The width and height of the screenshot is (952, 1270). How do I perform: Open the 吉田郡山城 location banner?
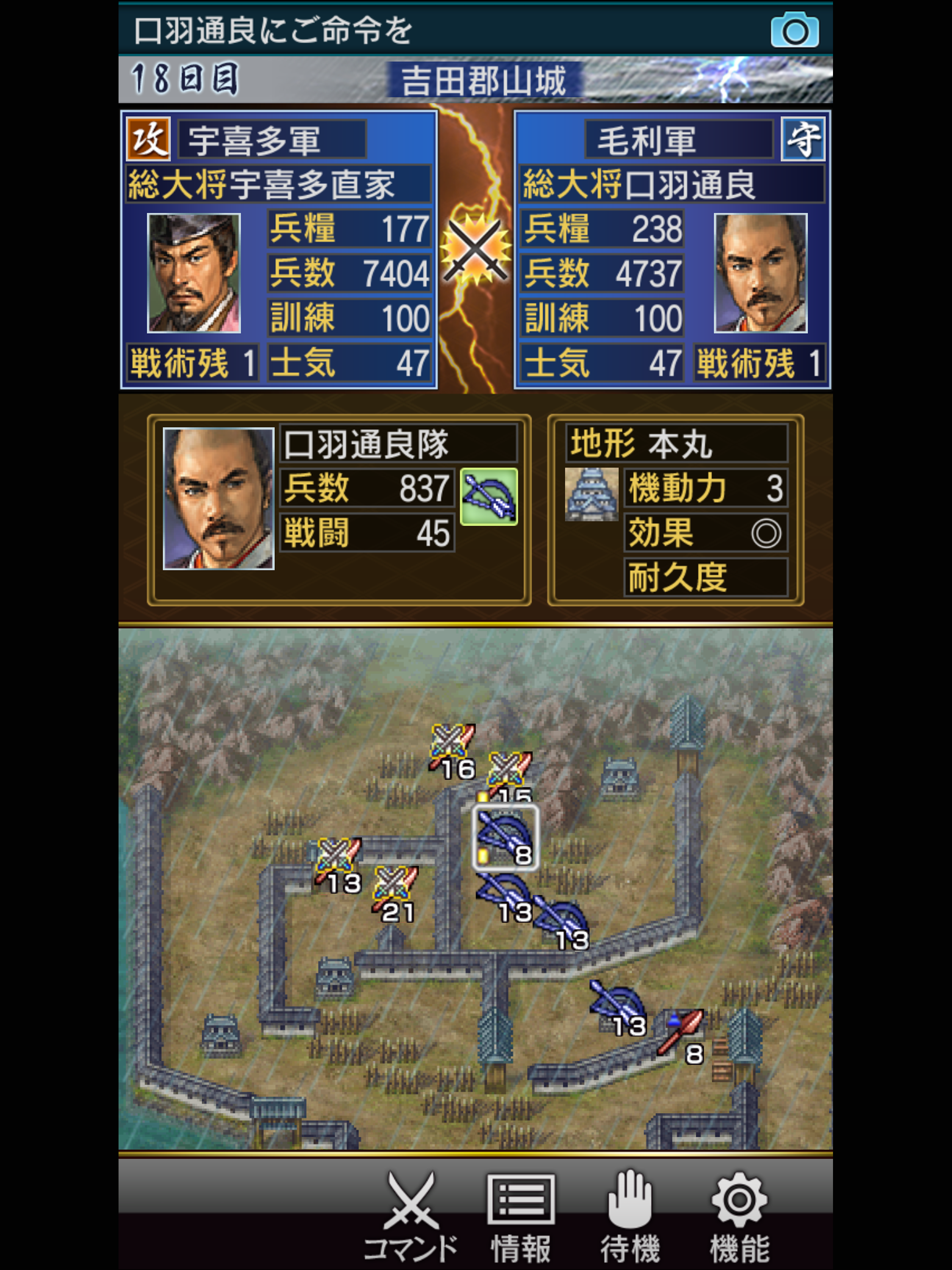point(486,81)
